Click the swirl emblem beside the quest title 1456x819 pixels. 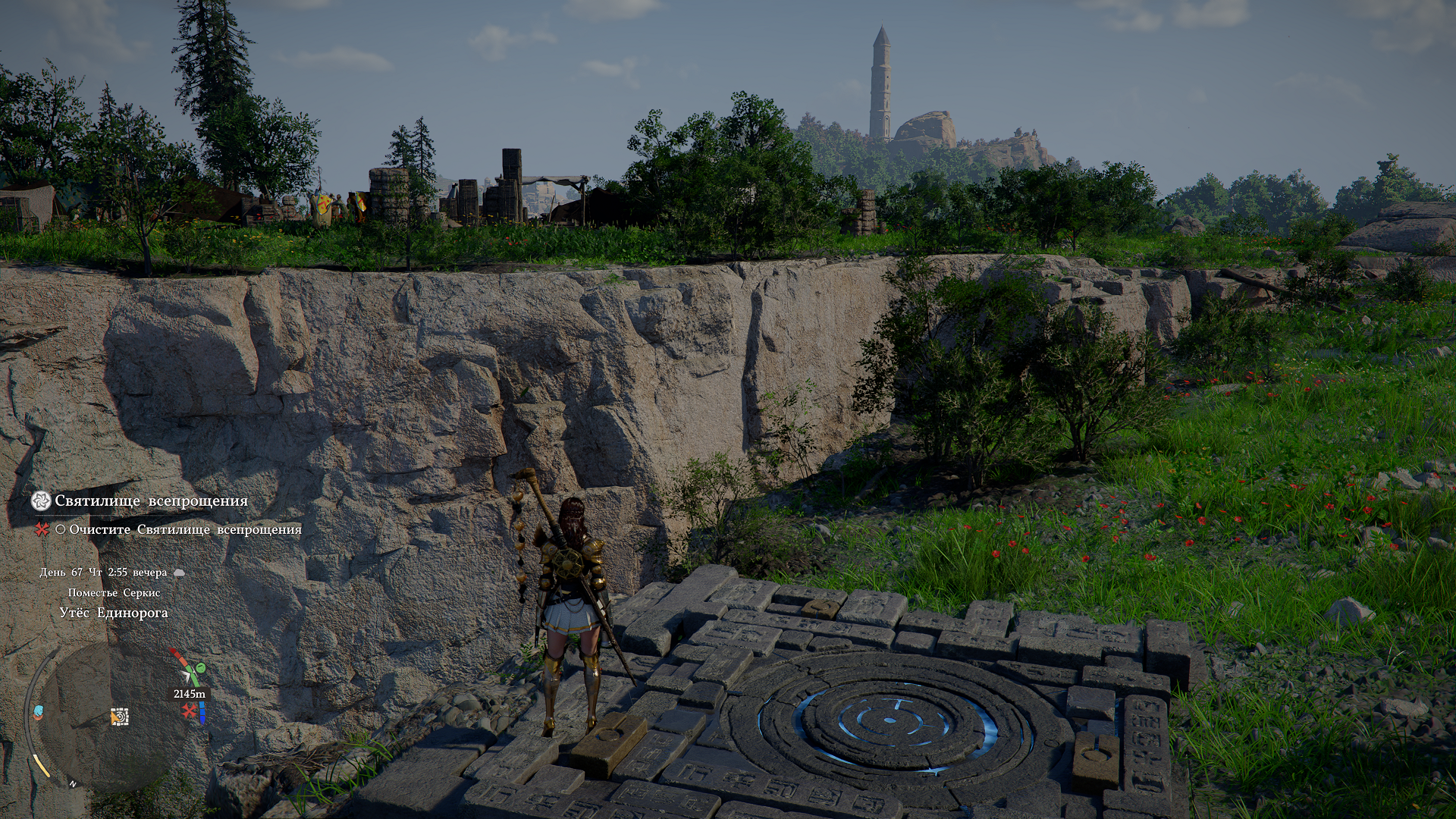point(41,500)
